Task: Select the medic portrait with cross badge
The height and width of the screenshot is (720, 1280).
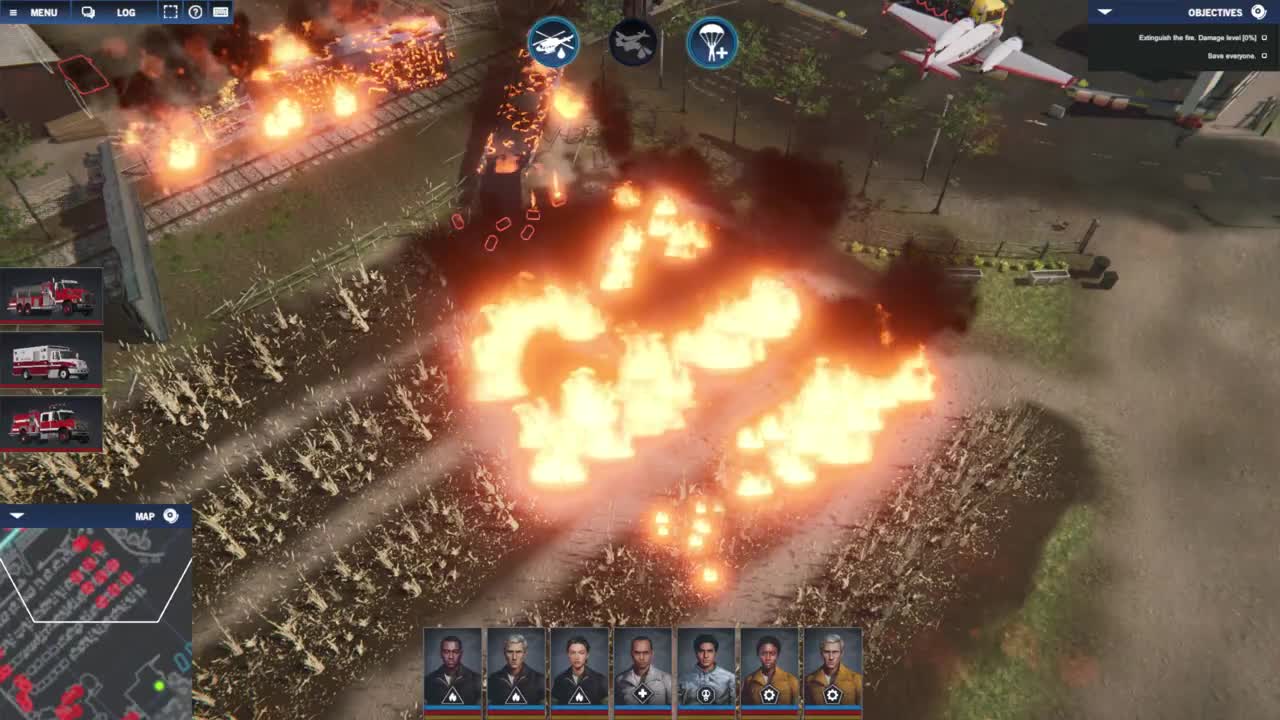Action: coord(642,668)
